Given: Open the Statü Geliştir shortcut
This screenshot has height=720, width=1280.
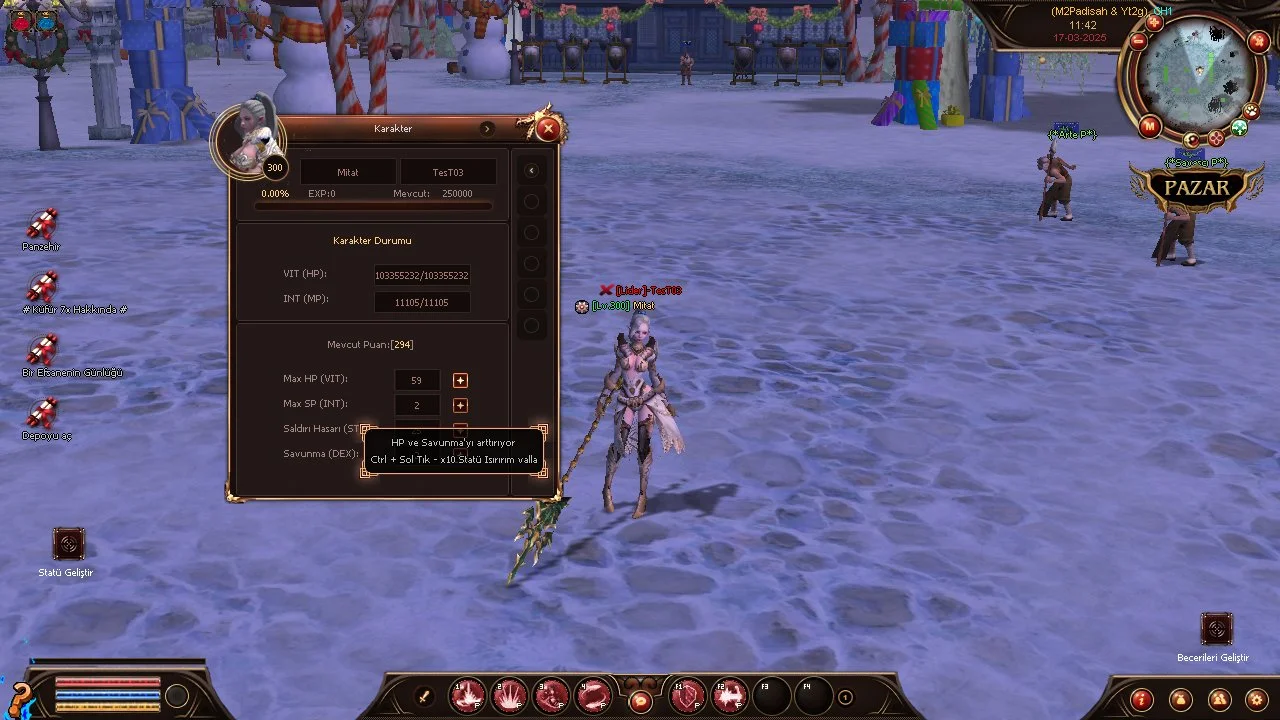Looking at the screenshot, I should coord(68,544).
